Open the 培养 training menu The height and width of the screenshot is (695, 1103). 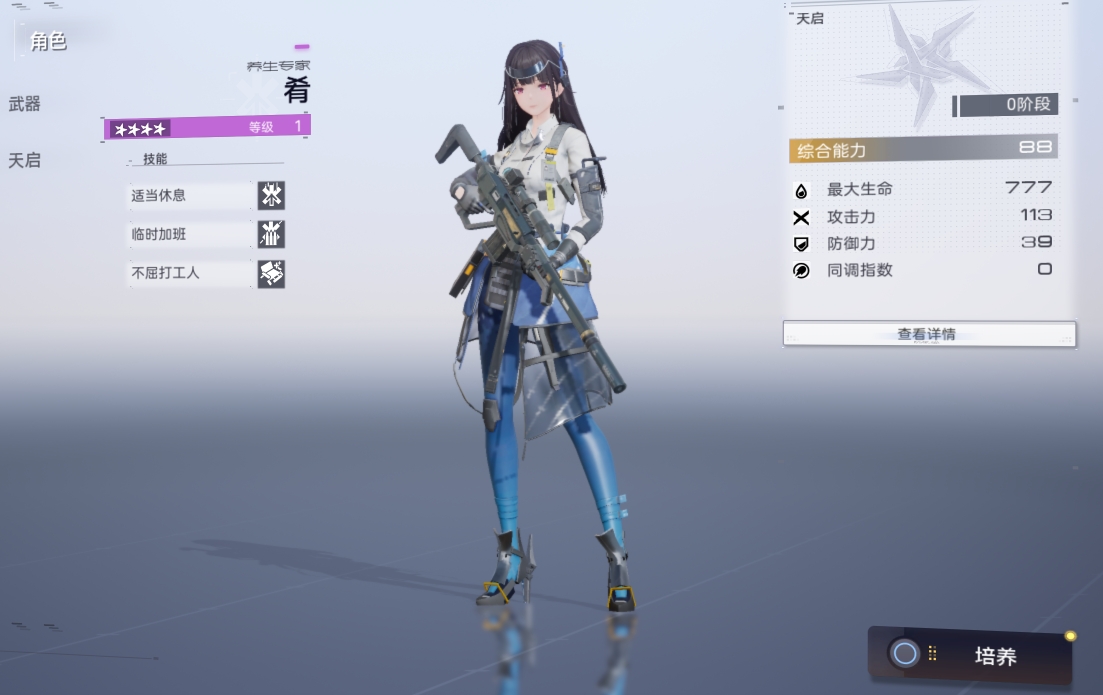[x=970, y=655]
